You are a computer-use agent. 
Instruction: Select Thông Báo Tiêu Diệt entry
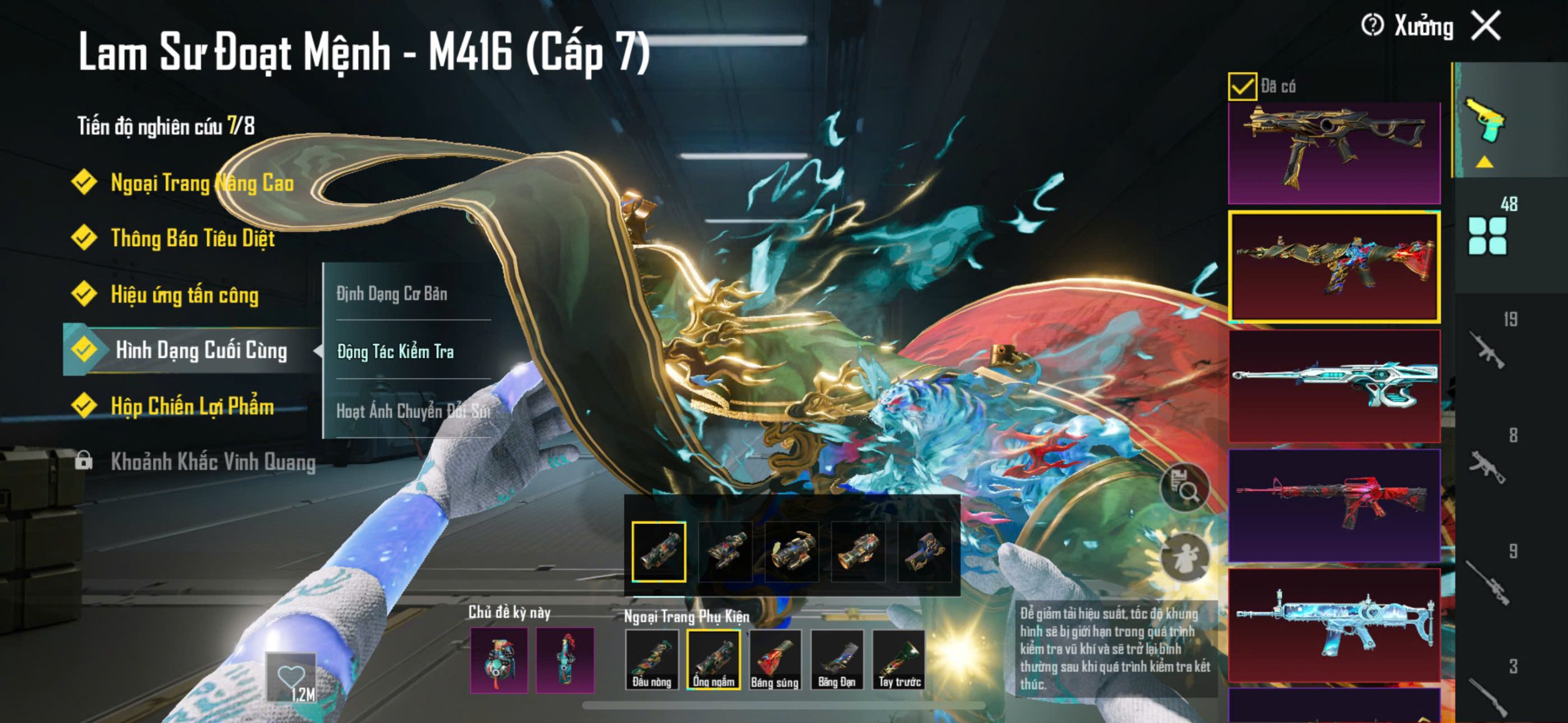click(x=192, y=238)
